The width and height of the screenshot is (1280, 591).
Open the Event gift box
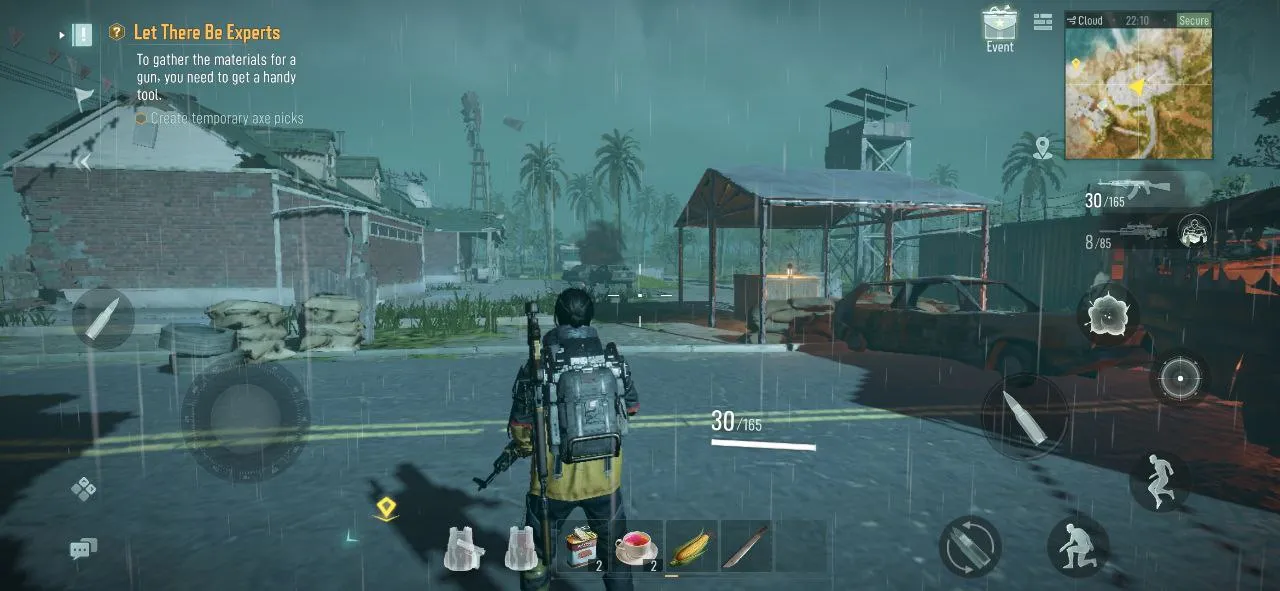(x=999, y=25)
